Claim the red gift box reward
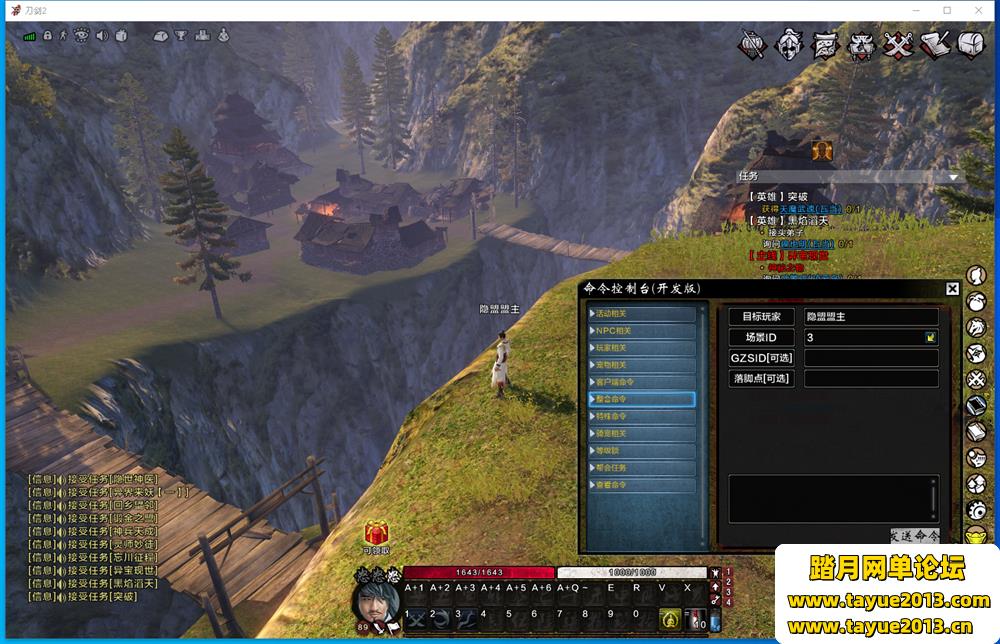Screen dimensions: 1000x644 pyautogui.click(x=377, y=534)
